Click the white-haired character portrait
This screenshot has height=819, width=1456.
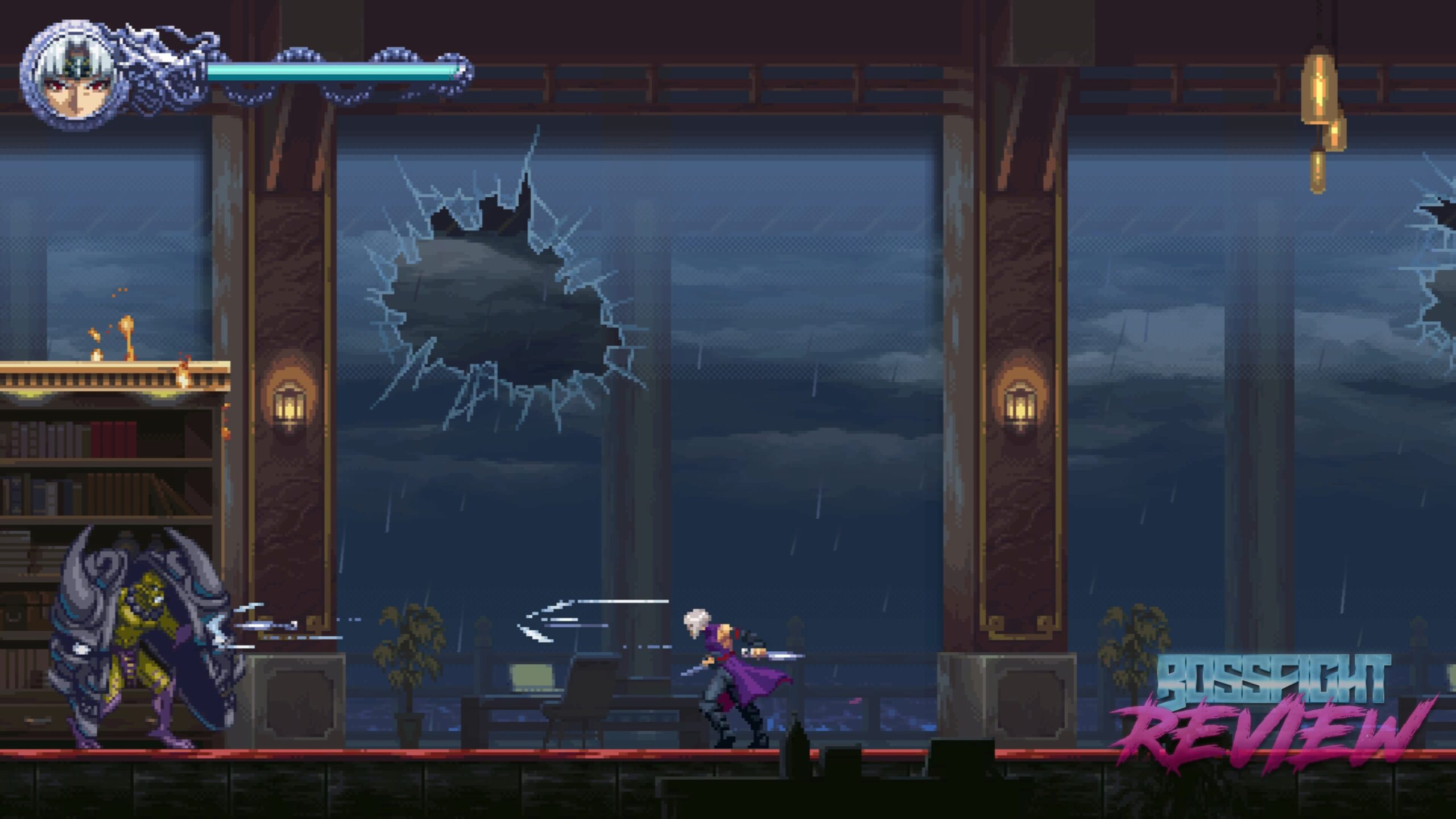point(71,77)
